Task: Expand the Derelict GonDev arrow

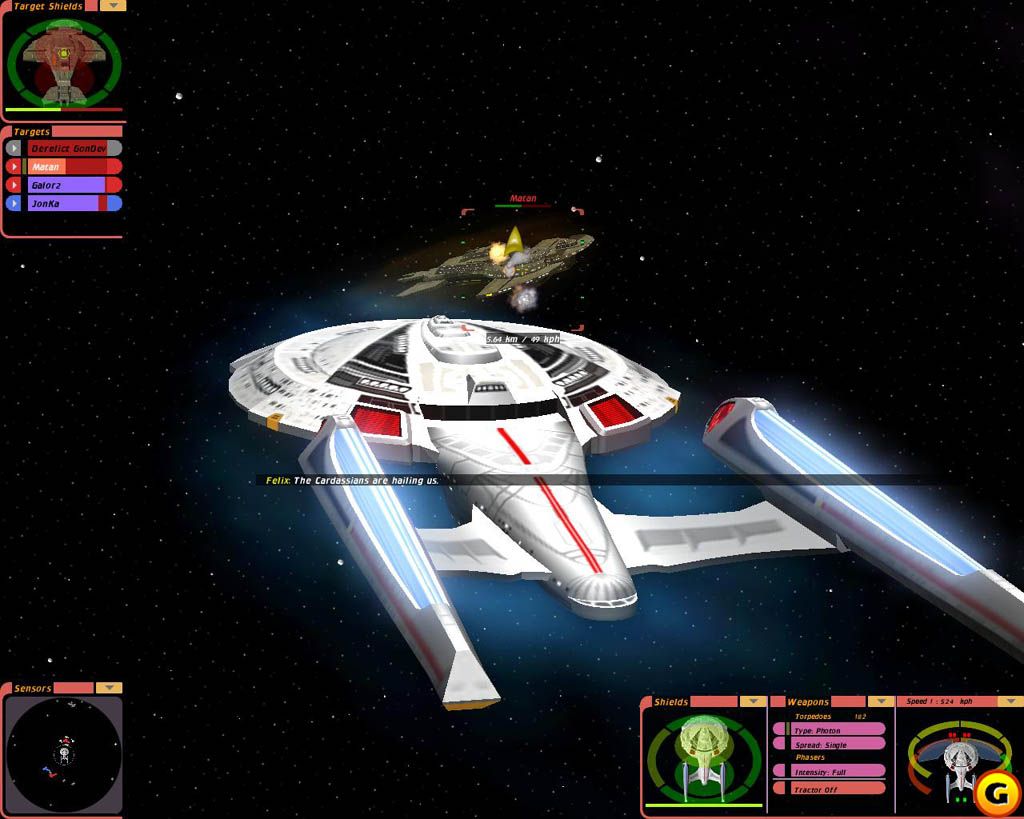Action: [x=14, y=148]
